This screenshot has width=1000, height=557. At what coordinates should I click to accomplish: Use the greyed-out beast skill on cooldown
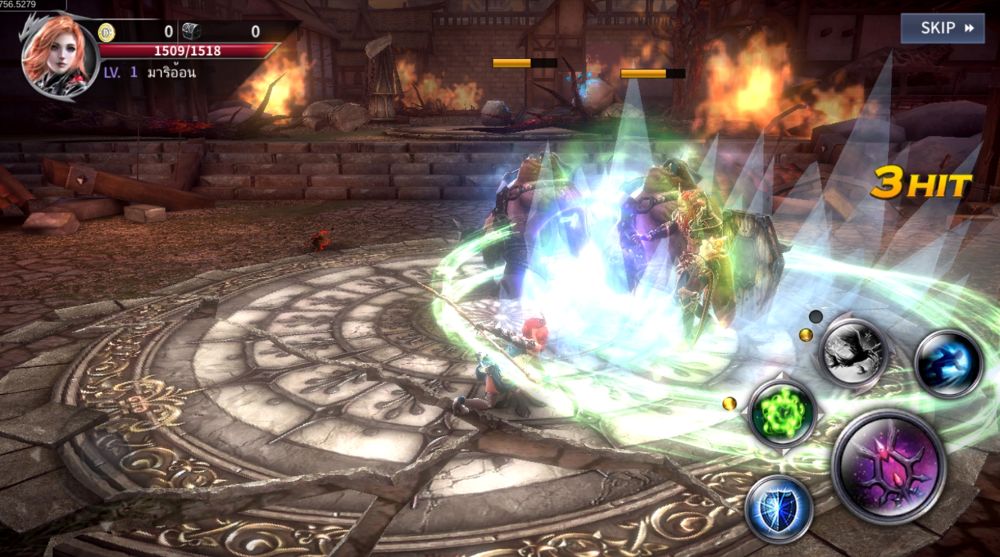coord(853,352)
